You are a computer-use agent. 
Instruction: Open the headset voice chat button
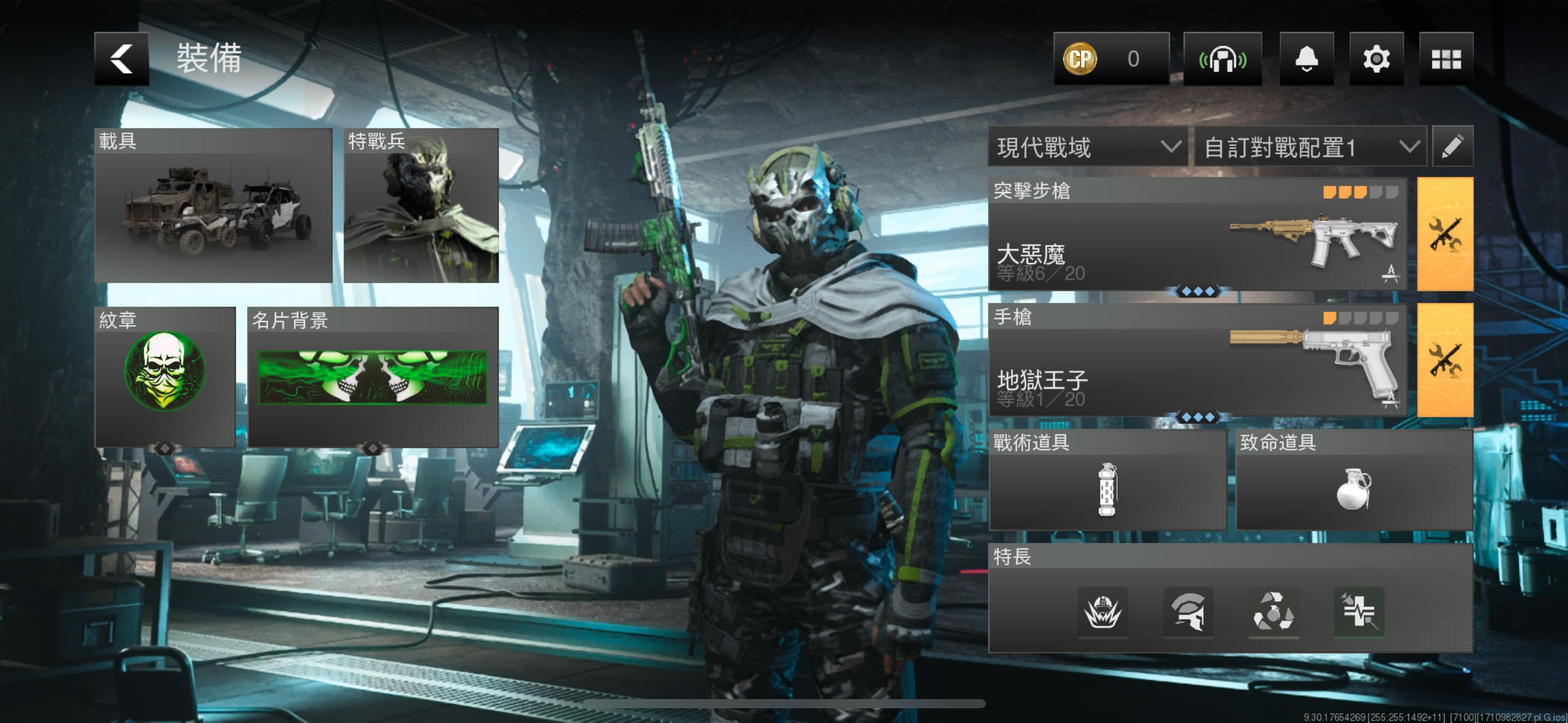(1222, 59)
